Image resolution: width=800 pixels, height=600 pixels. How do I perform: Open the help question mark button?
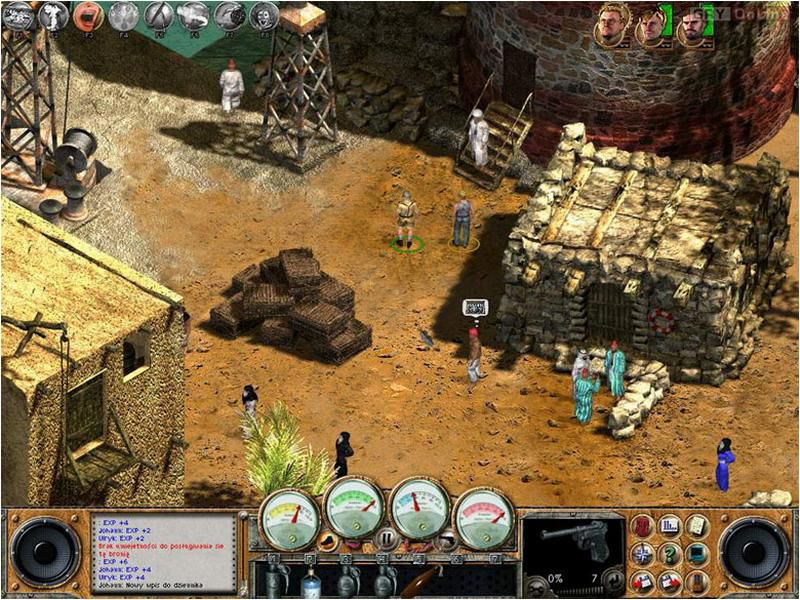(x=670, y=553)
